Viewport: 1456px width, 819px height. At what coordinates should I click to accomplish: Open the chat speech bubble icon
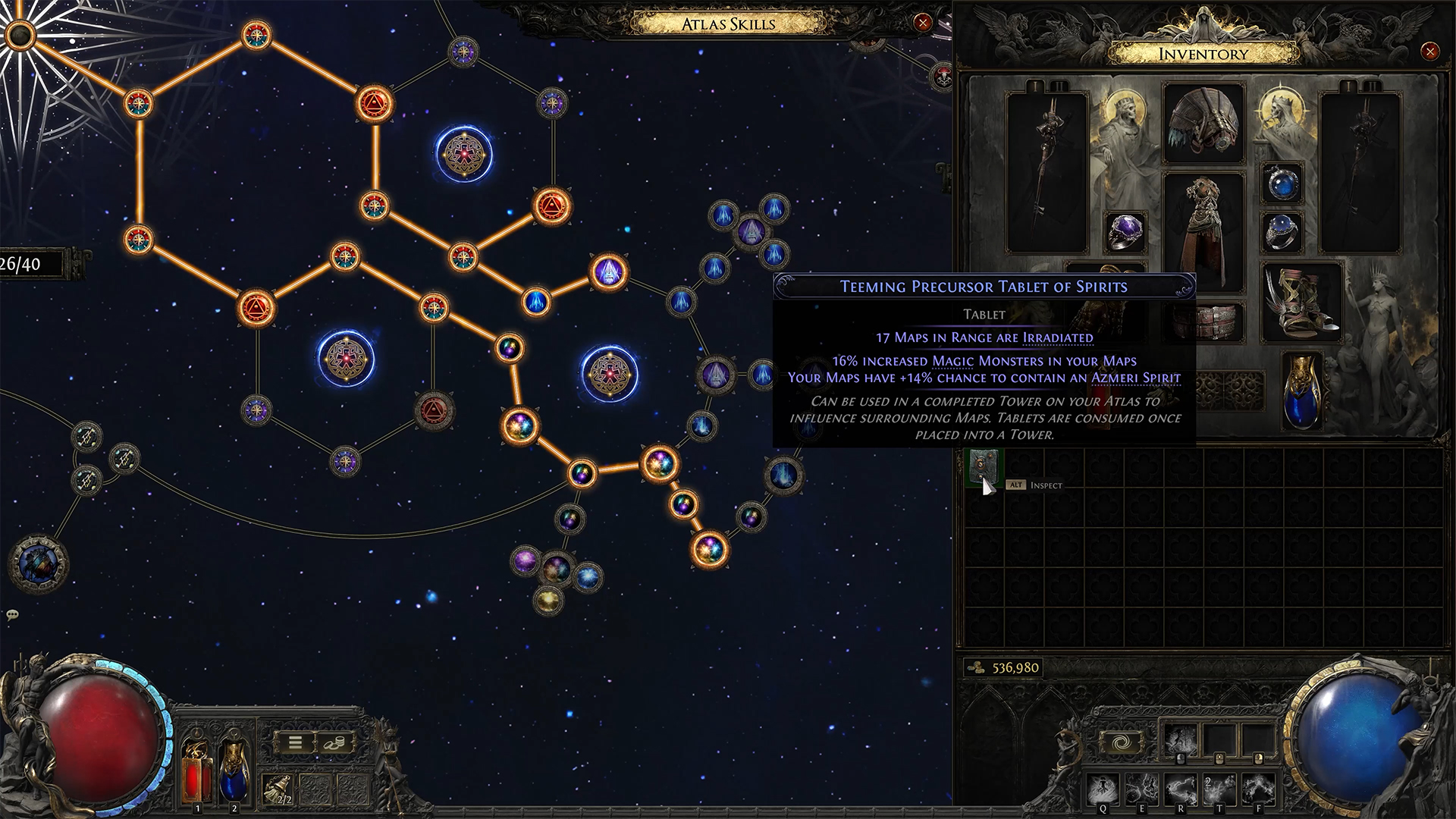[12, 615]
